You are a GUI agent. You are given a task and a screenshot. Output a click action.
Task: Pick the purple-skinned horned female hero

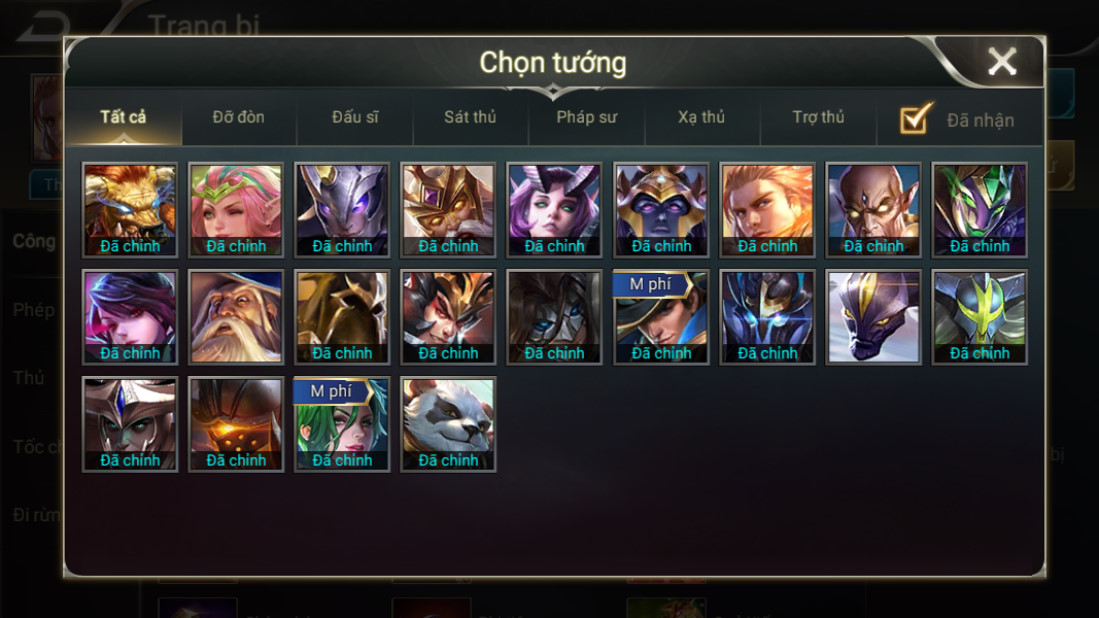pyautogui.click(x=554, y=210)
